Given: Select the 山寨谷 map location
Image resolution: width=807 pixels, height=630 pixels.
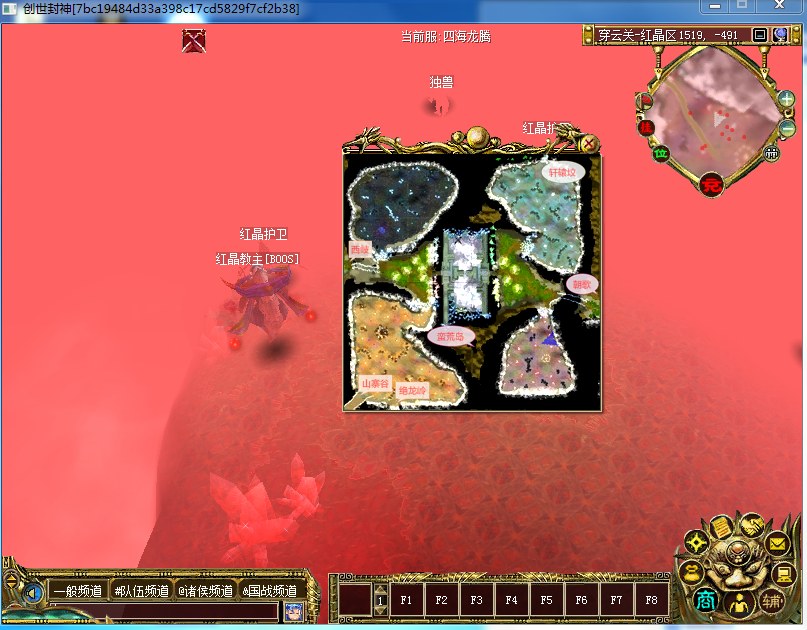Looking at the screenshot, I should [375, 383].
